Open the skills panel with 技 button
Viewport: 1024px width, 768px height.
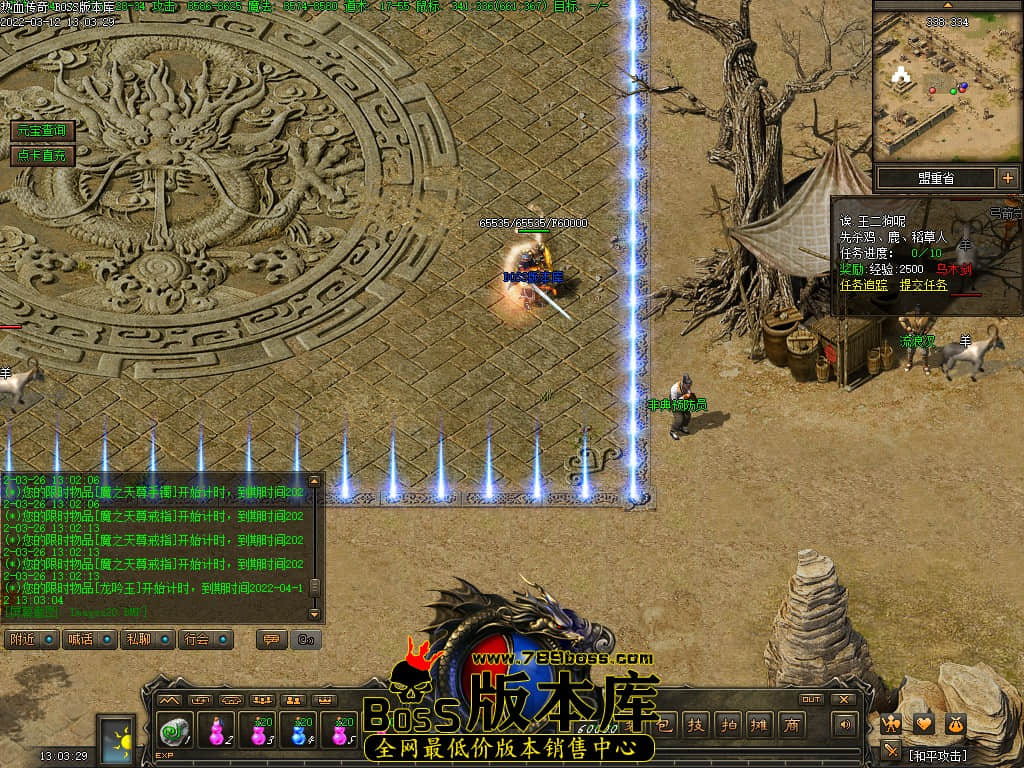pos(698,725)
